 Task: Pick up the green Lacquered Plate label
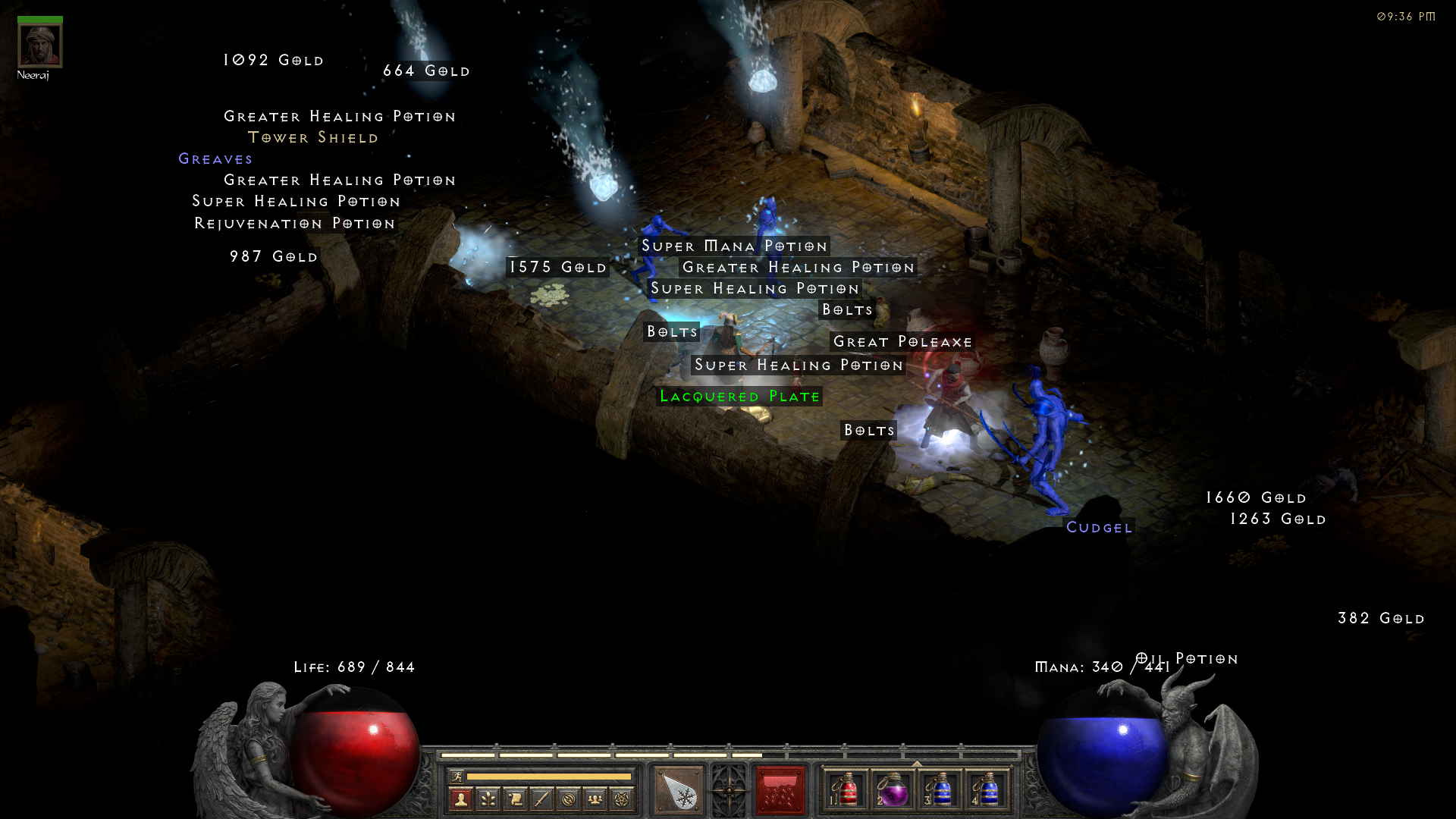tap(739, 397)
